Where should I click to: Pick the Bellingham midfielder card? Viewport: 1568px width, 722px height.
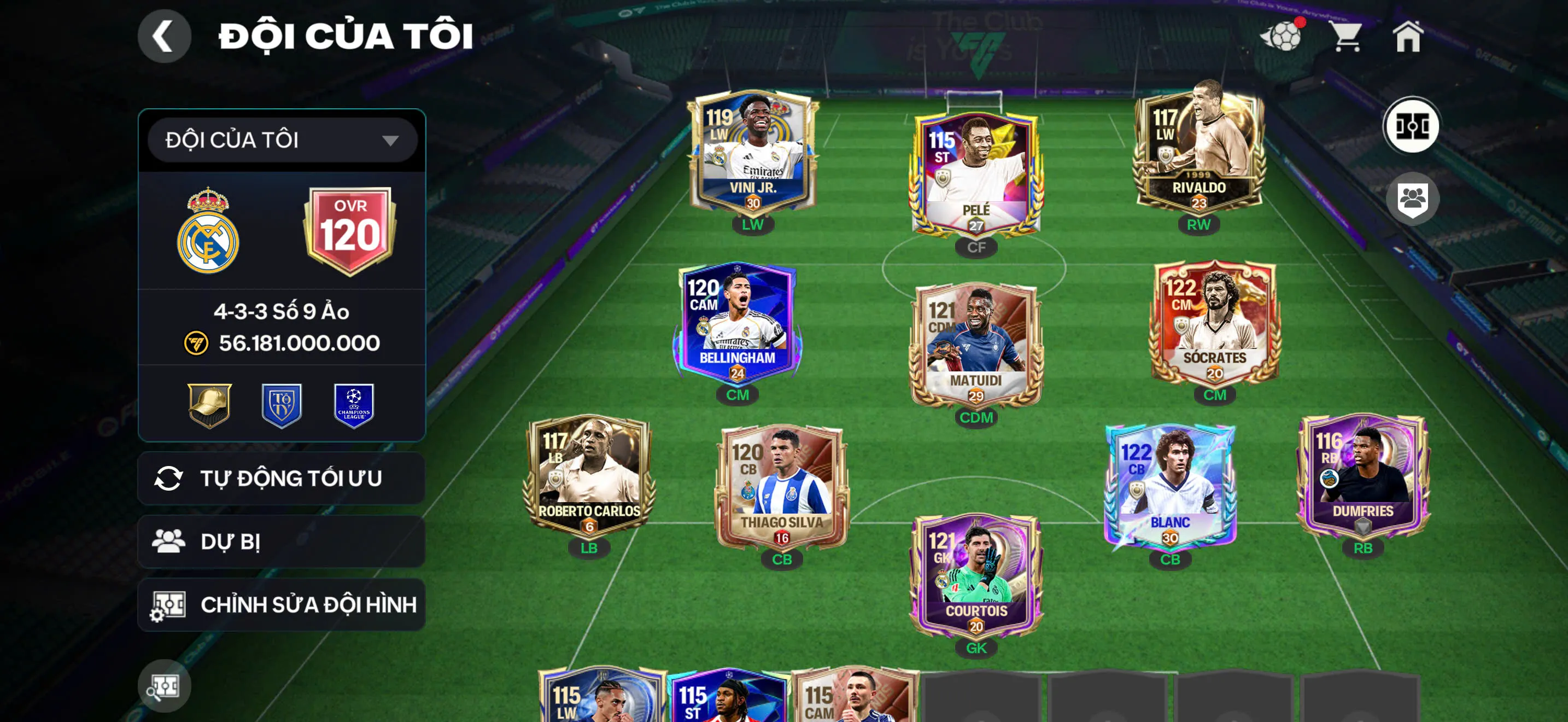(x=737, y=323)
